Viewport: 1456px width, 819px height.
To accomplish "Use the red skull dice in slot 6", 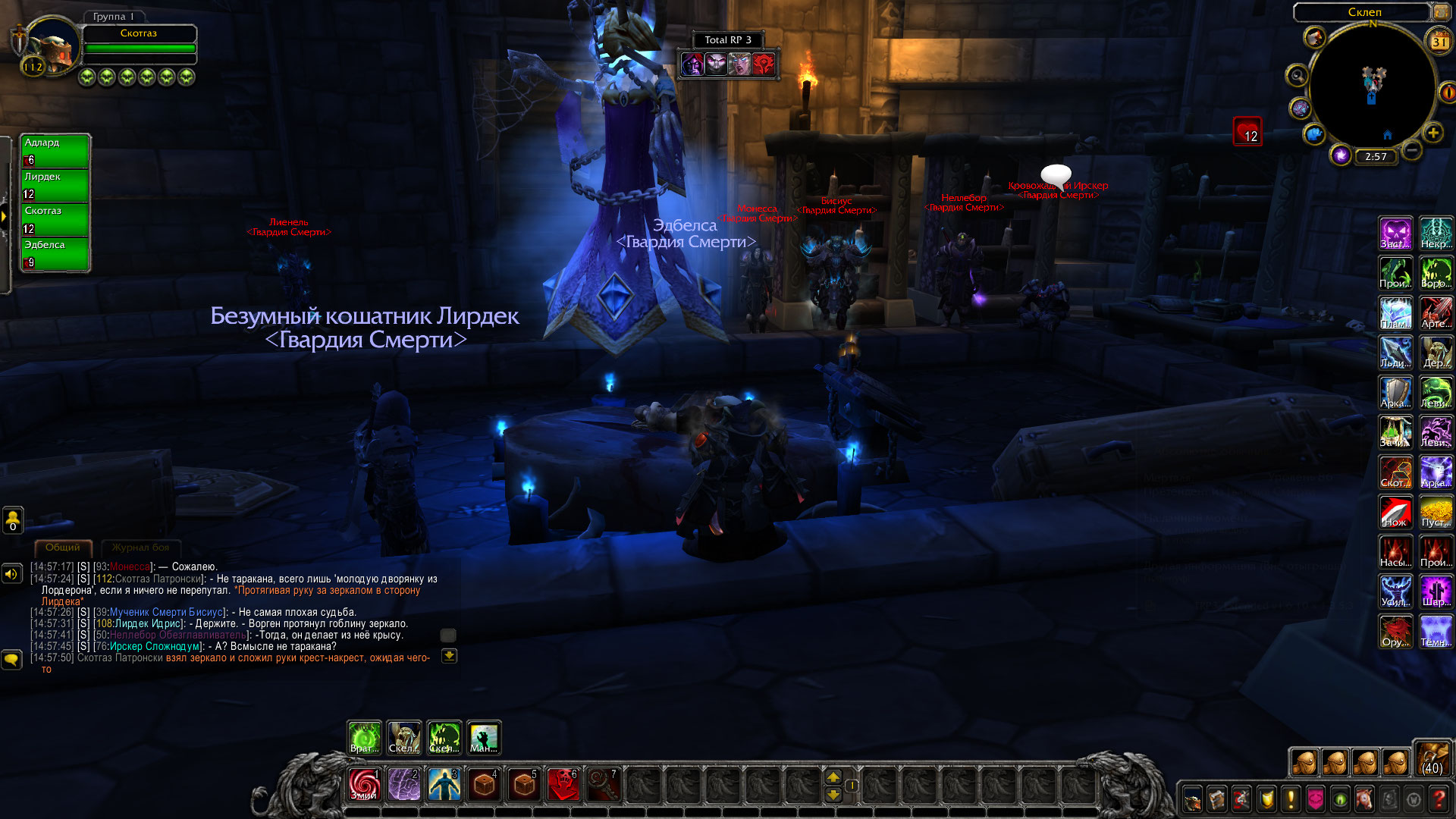I will [563, 784].
